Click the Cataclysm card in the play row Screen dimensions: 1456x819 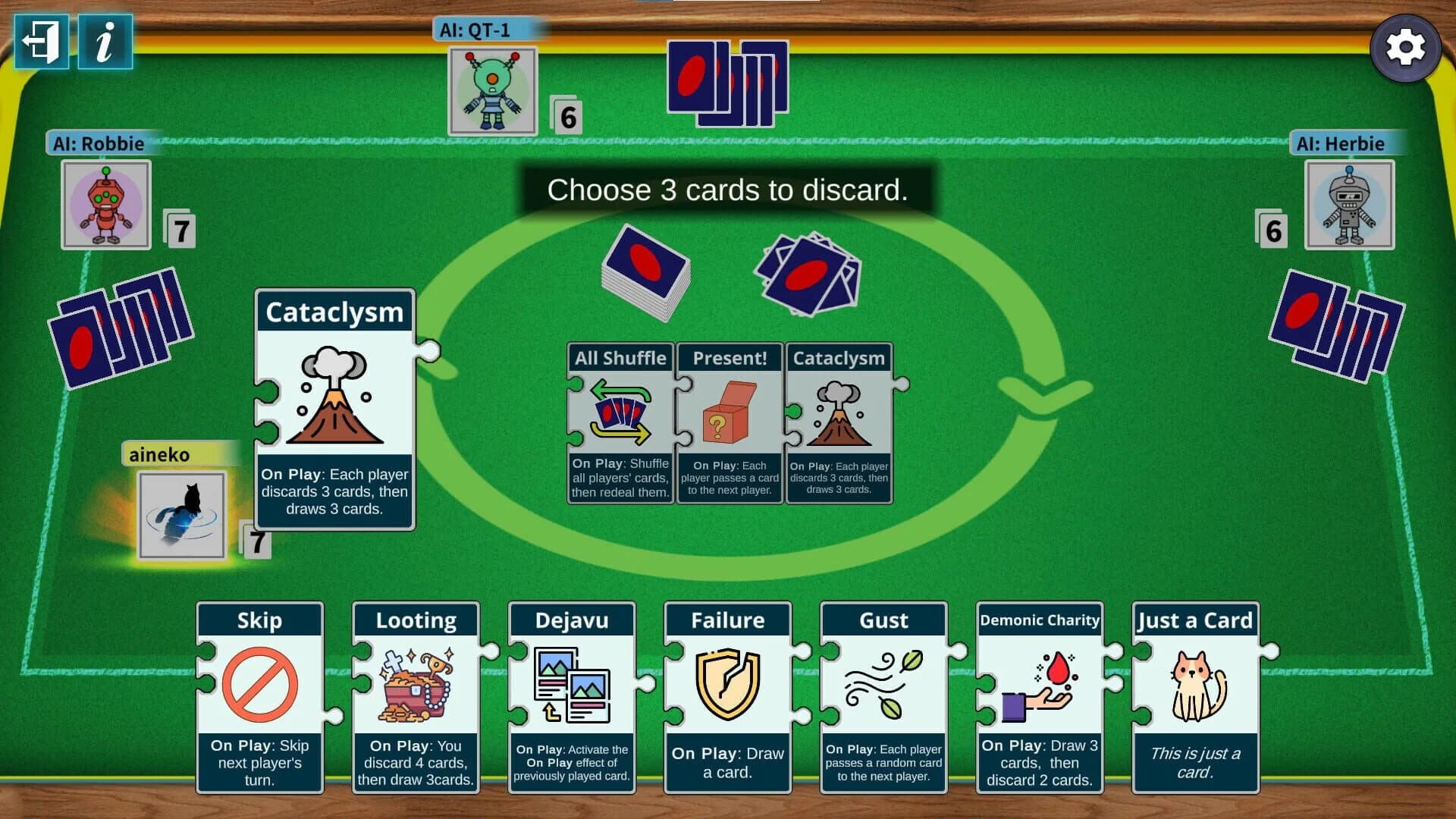pyautogui.click(x=839, y=421)
